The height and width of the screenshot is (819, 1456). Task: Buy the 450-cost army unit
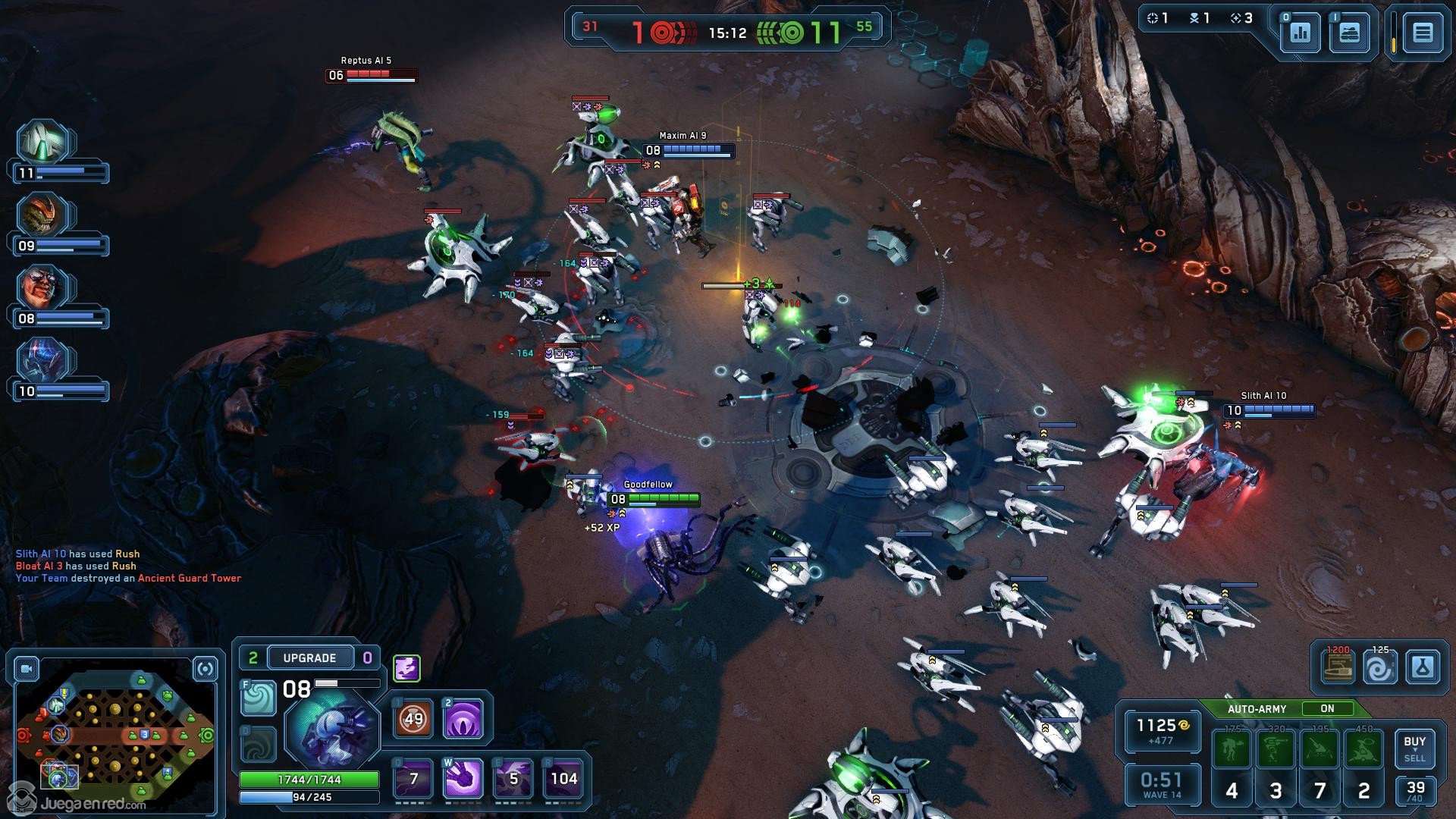click(1363, 750)
